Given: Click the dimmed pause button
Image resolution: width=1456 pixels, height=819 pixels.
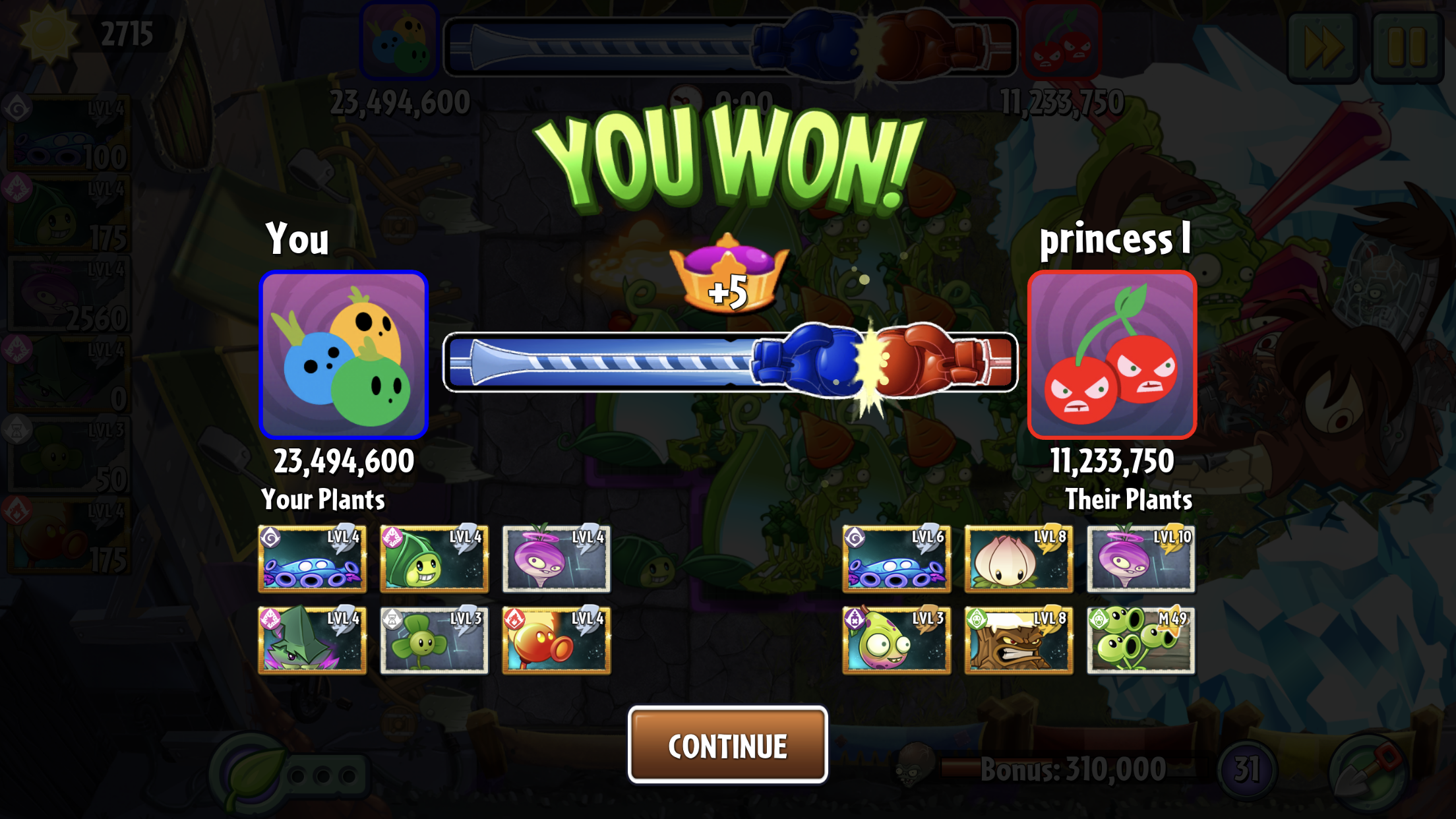Looking at the screenshot, I should click(x=1407, y=47).
